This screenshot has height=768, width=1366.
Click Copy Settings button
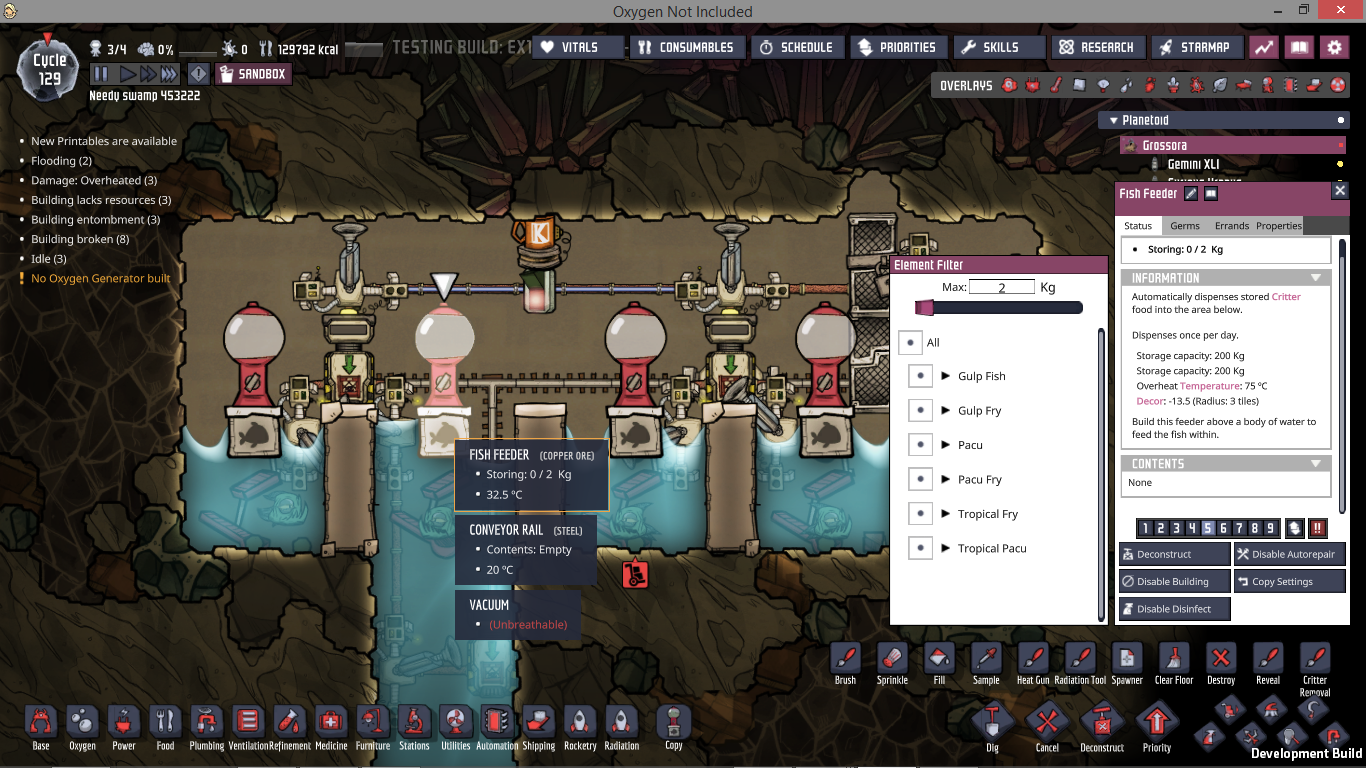(x=1289, y=581)
